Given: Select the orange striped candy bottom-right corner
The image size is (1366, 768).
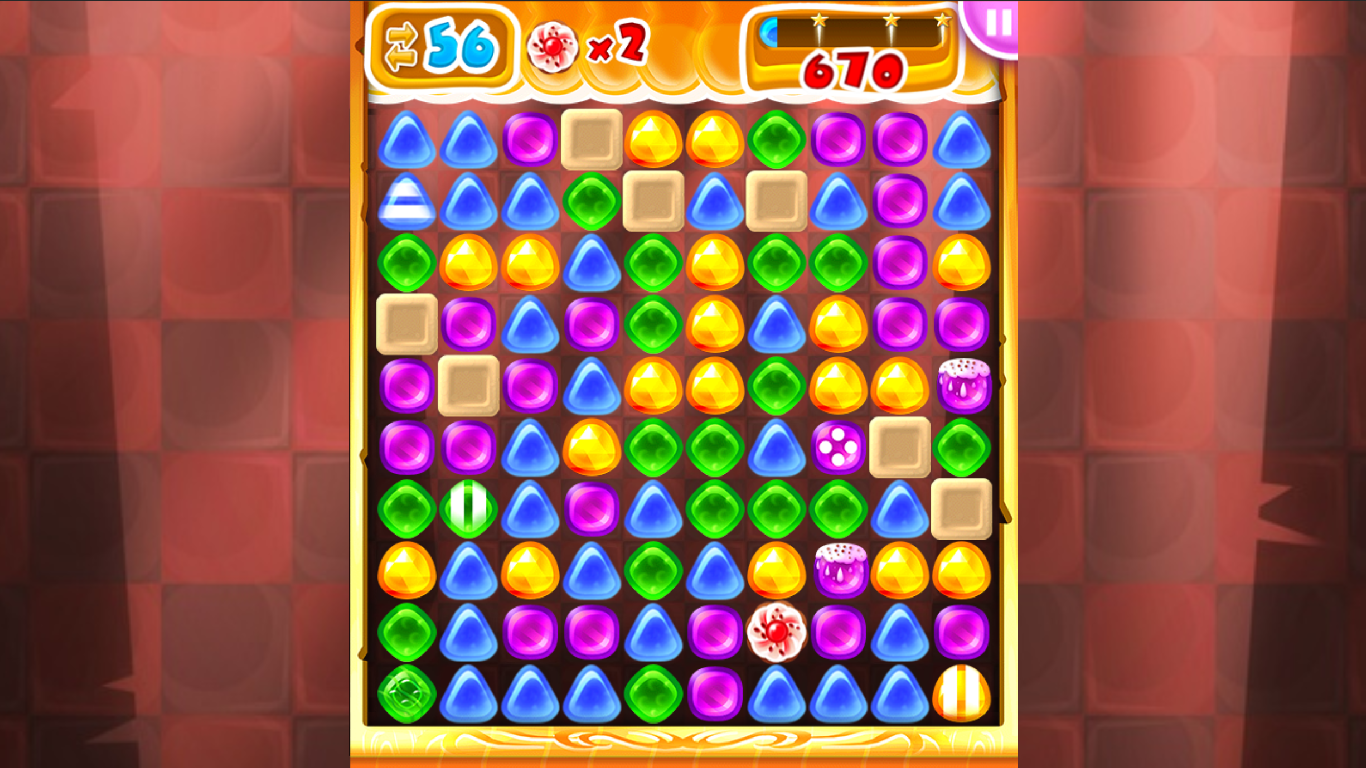Looking at the screenshot, I should [x=963, y=692].
